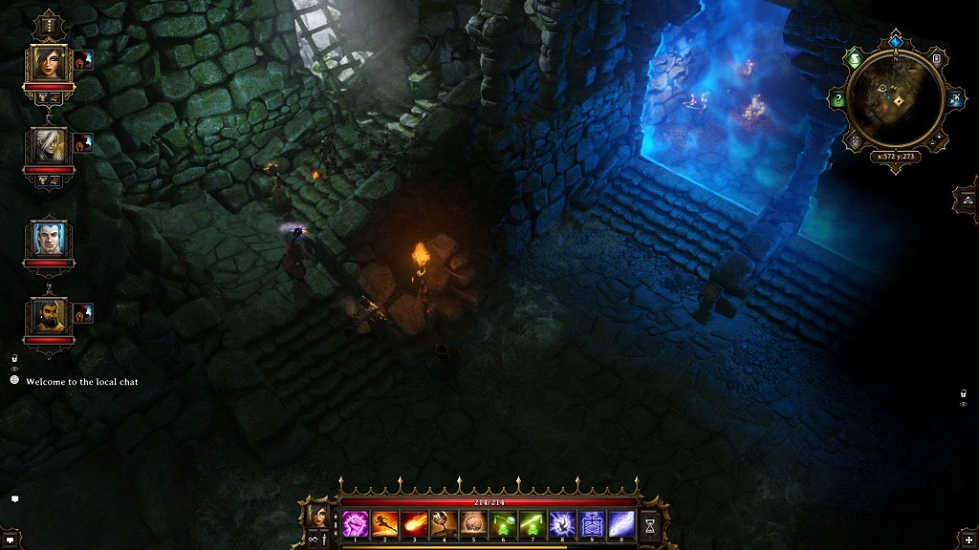979x550 pixels.
Task: Cast the lightning bolt skill in slot 0
Action: (x=621, y=524)
